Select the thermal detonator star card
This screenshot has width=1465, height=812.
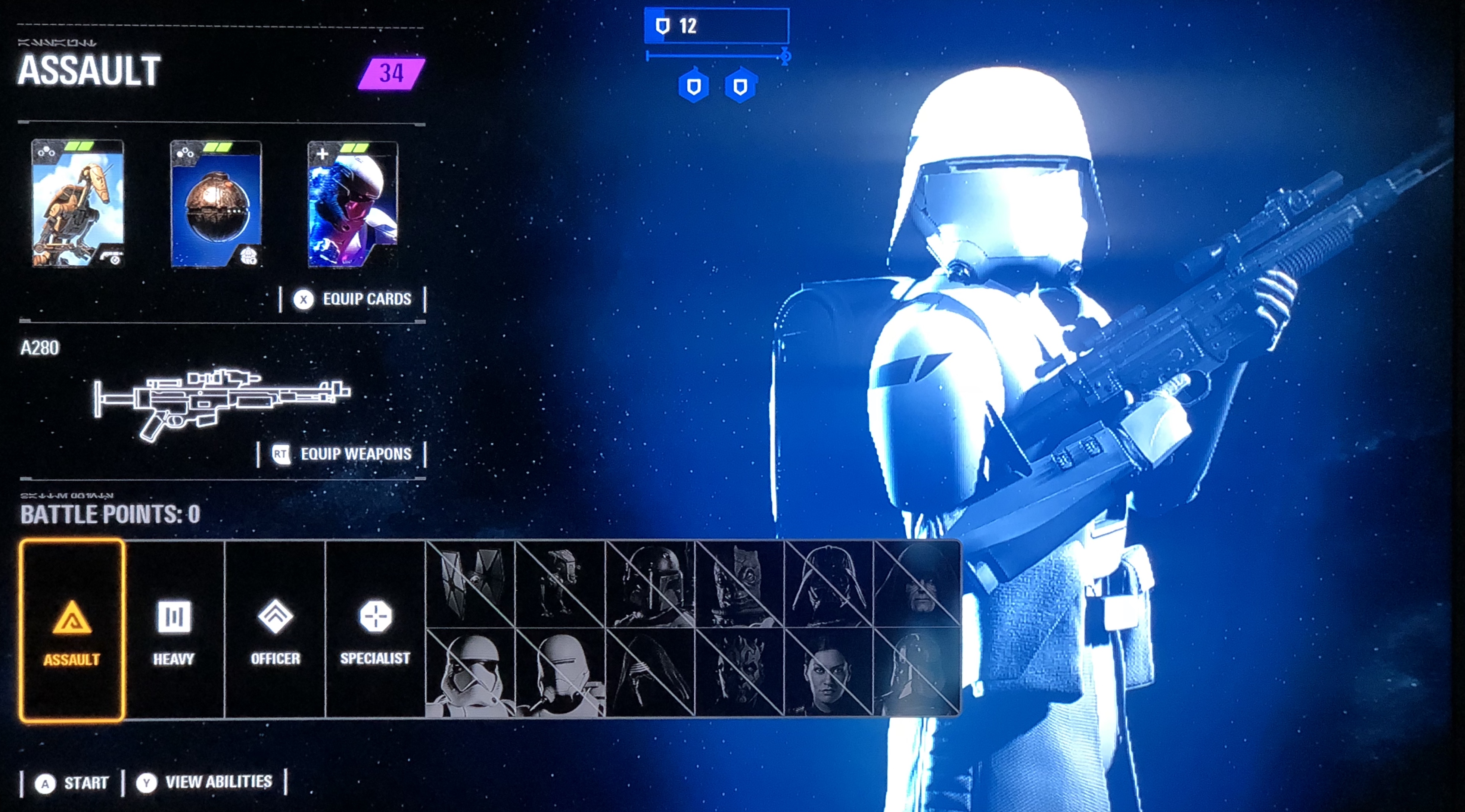(x=216, y=204)
